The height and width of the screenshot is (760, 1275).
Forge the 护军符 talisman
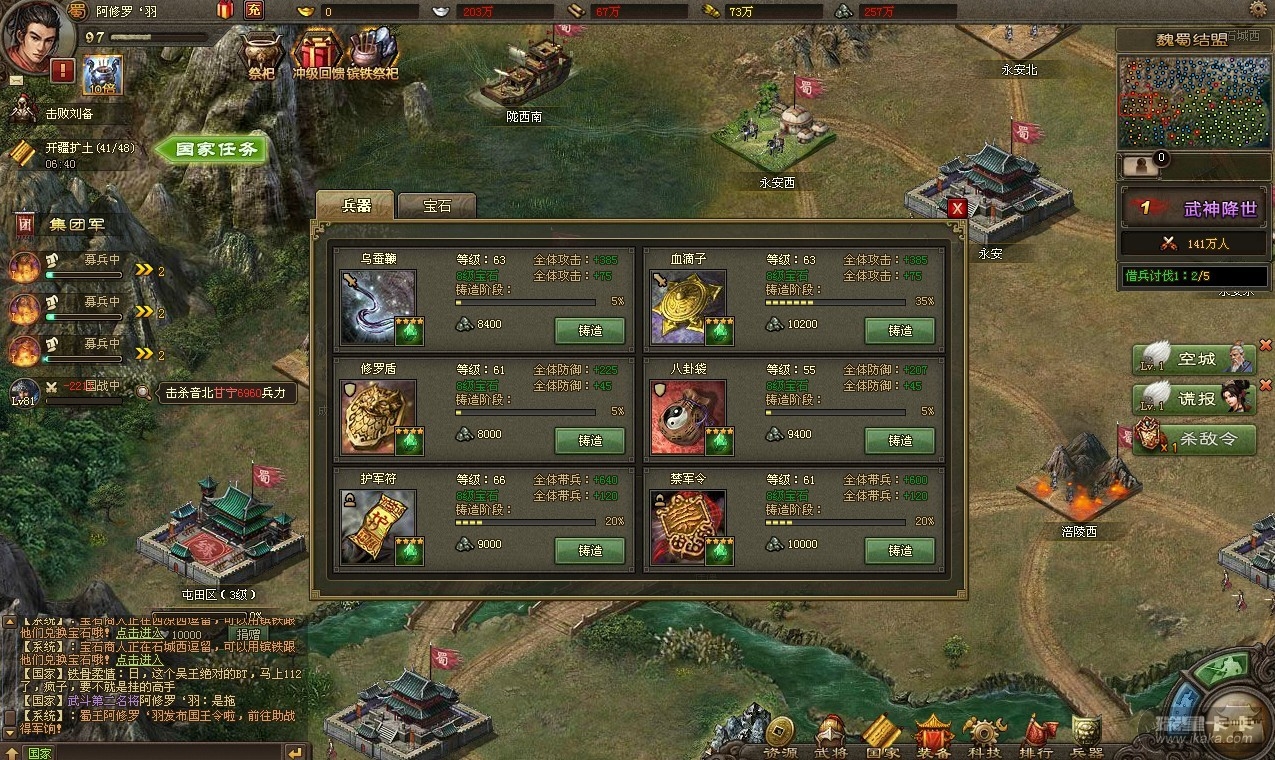[590, 550]
